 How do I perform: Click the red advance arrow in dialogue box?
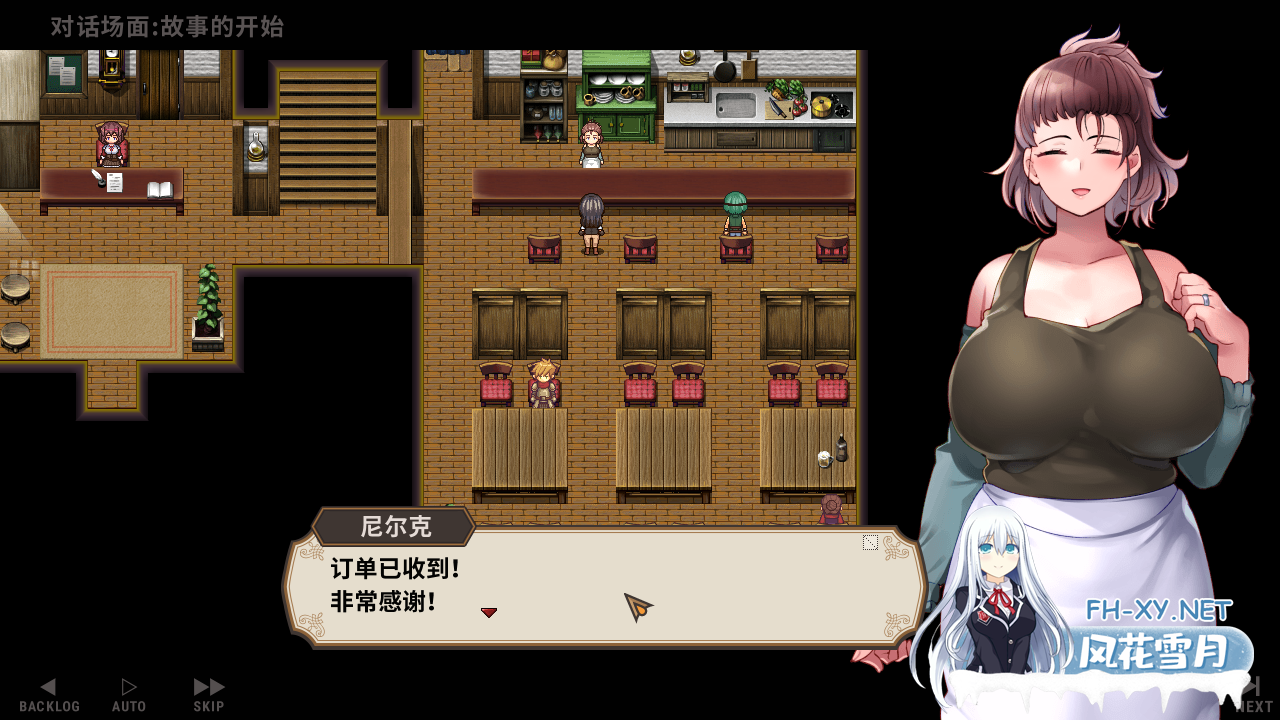click(x=489, y=611)
